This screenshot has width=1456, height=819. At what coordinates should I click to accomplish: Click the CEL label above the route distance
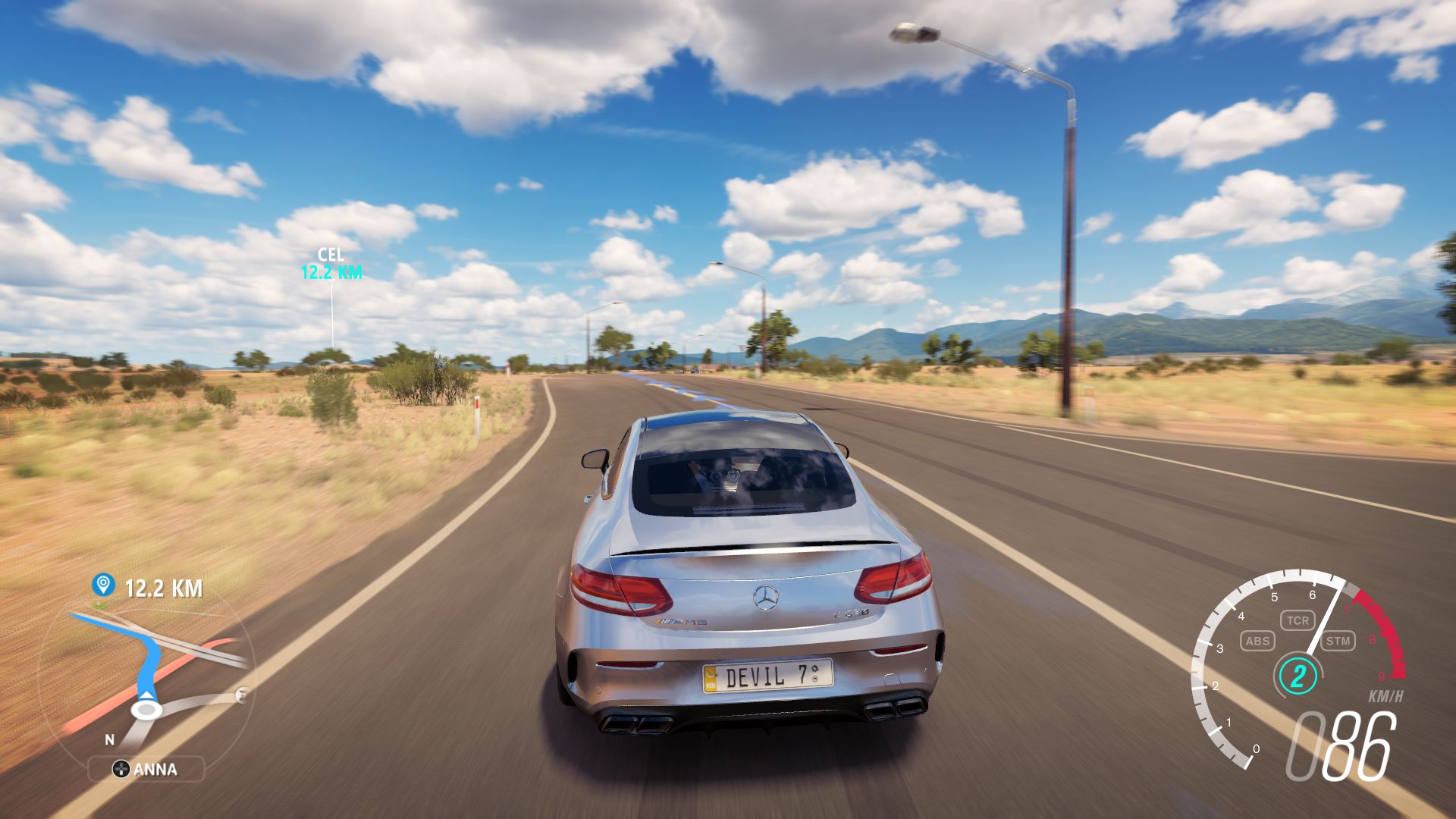[x=332, y=254]
